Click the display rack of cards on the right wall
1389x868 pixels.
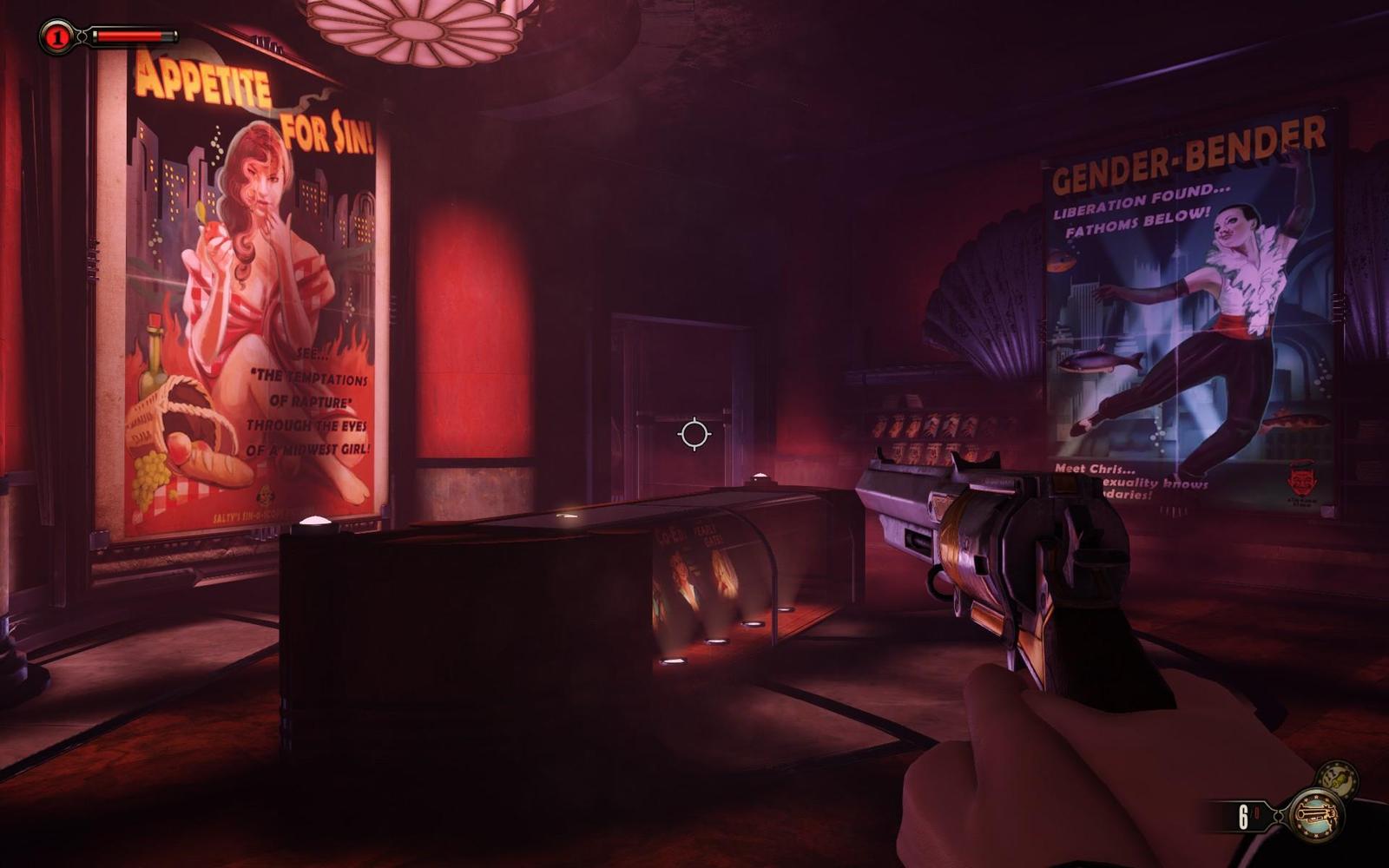coord(929,425)
